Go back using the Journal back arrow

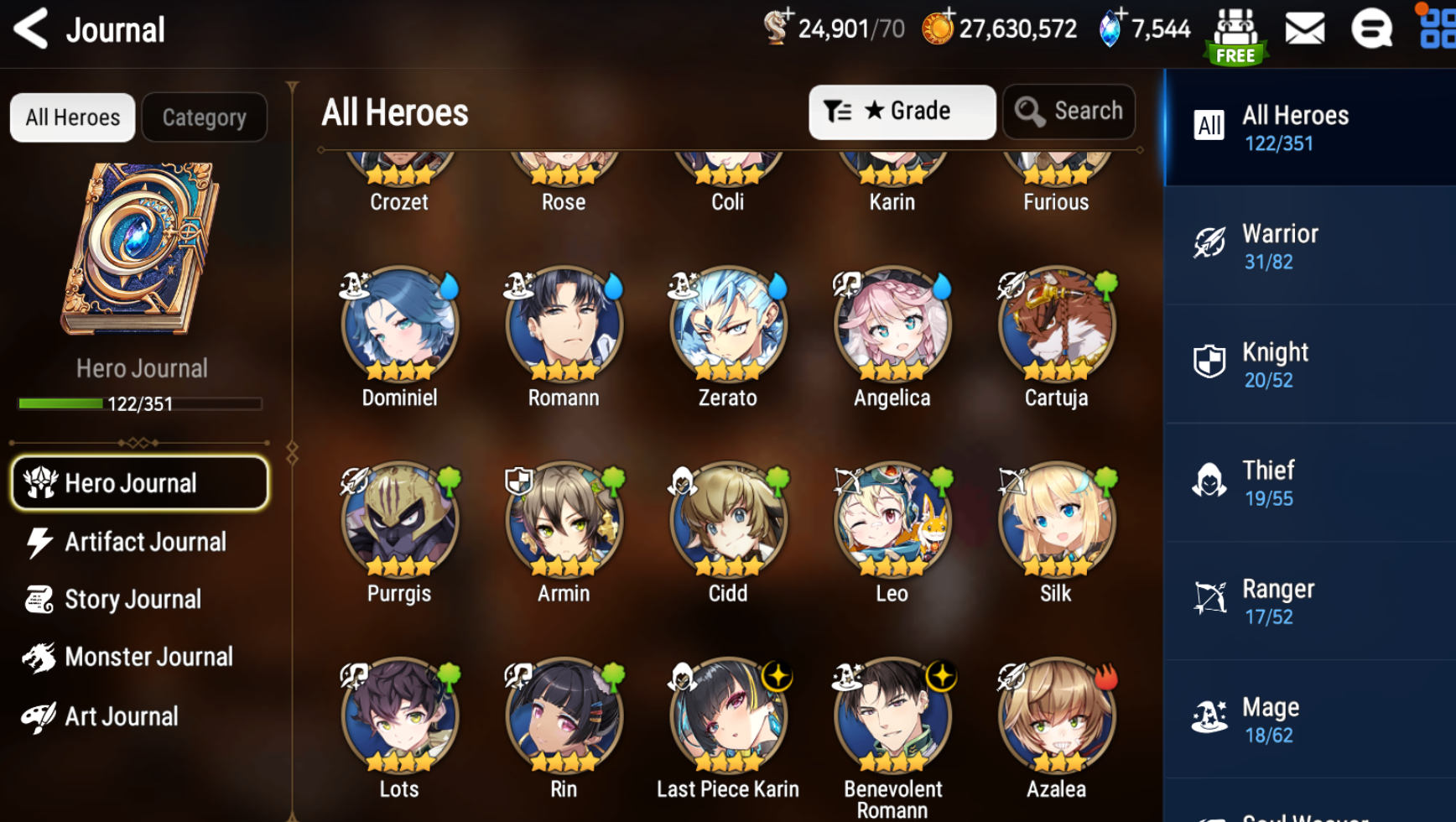point(32,29)
